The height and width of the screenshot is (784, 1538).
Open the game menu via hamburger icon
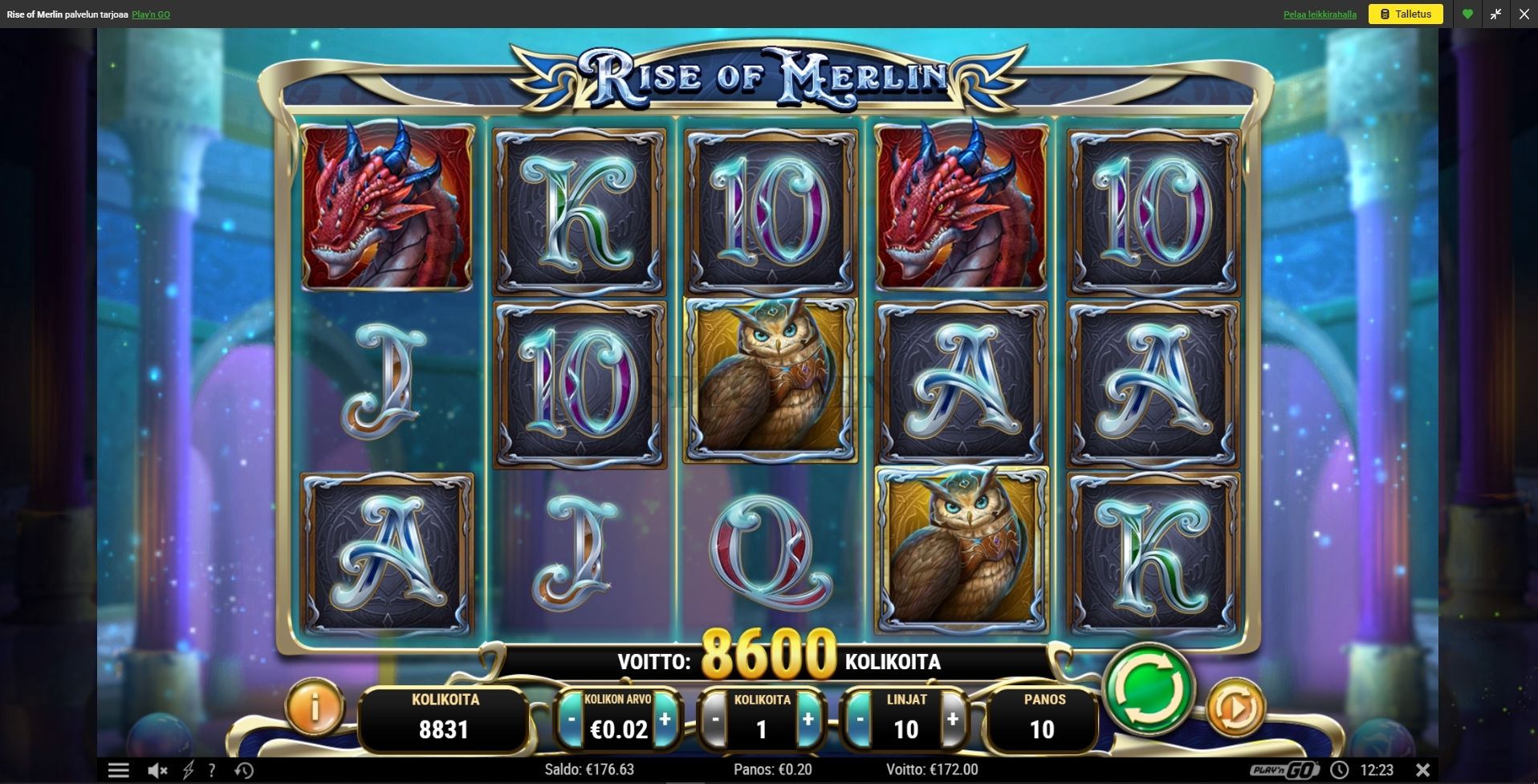tap(119, 770)
